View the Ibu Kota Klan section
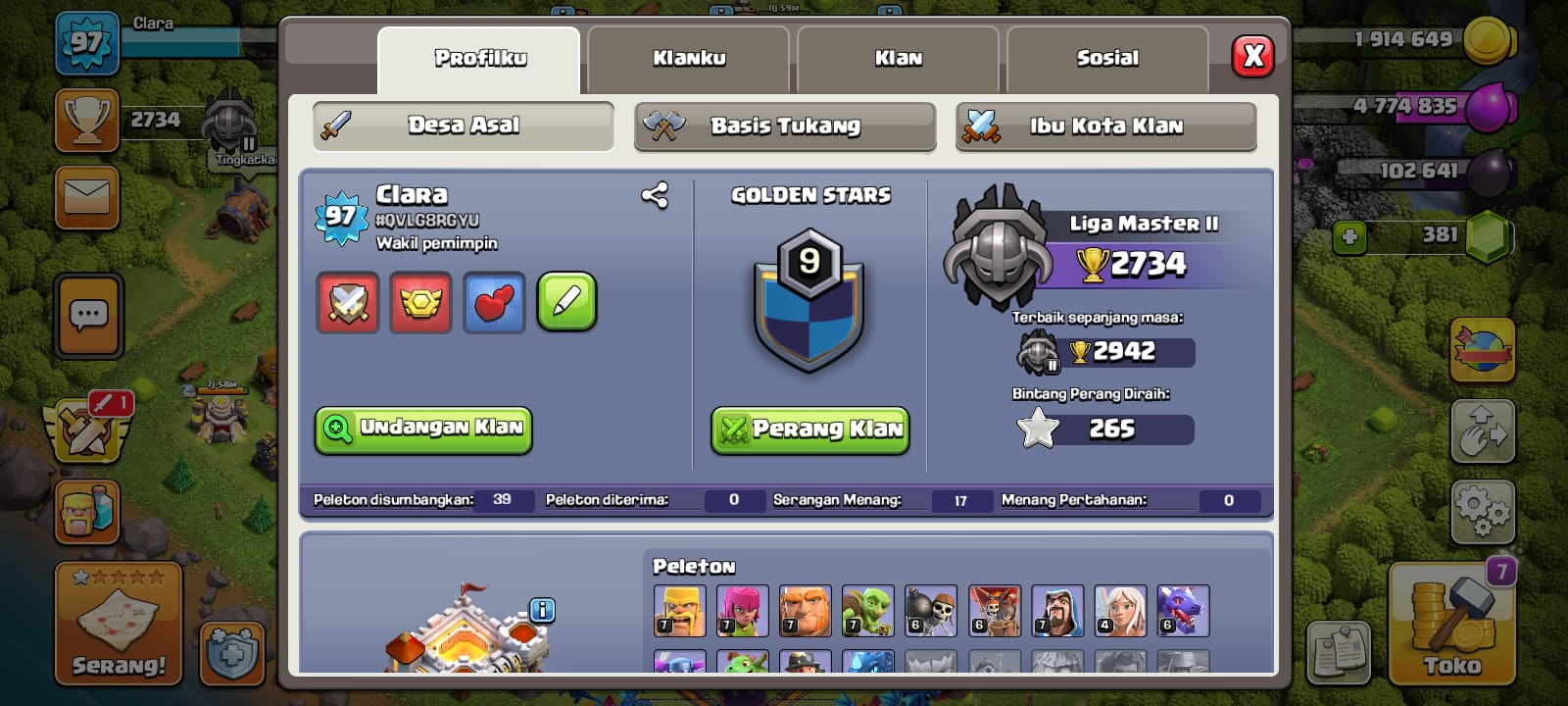1568x706 pixels. coord(1105,126)
